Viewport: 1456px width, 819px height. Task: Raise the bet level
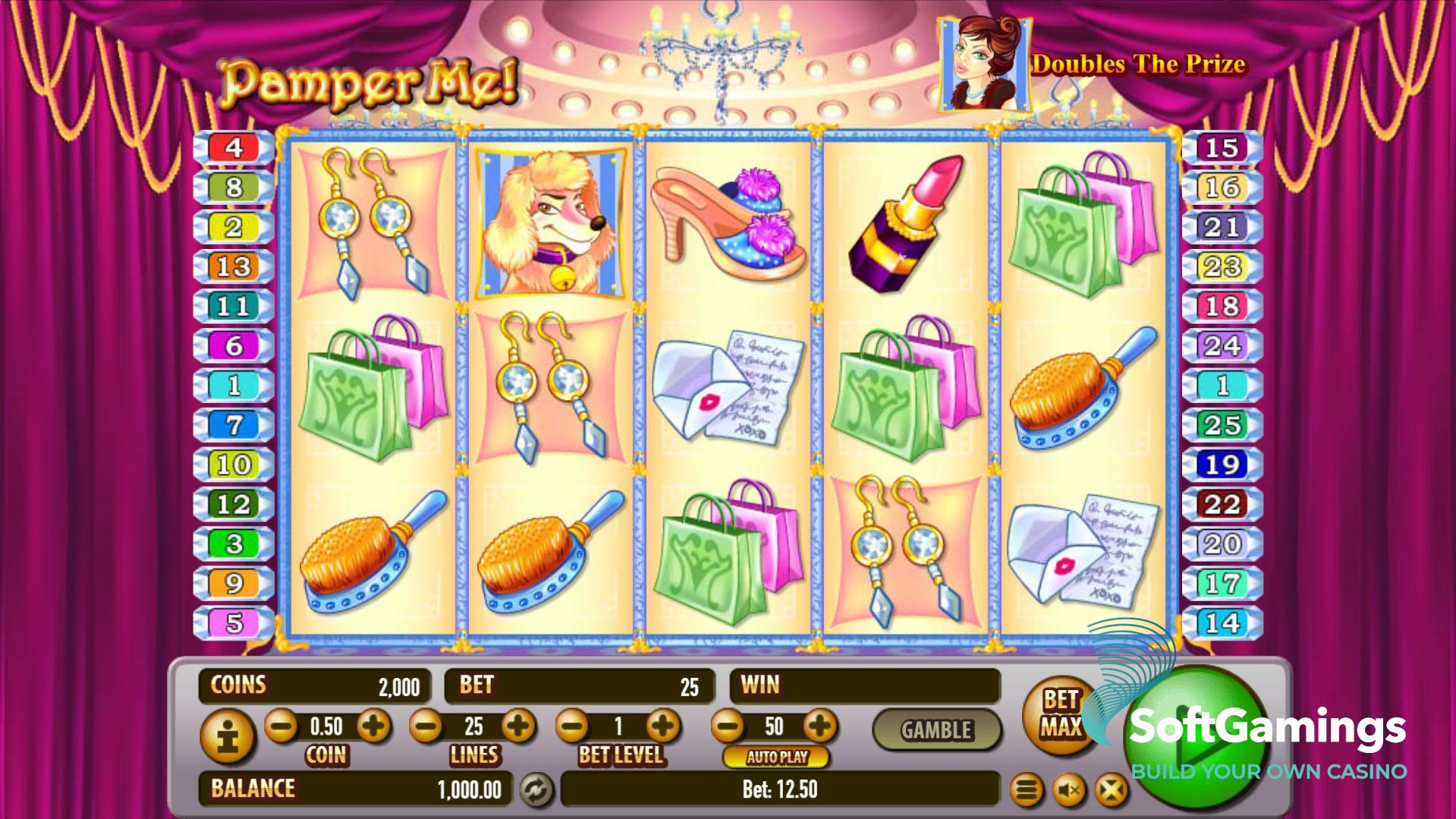pyautogui.click(x=663, y=726)
